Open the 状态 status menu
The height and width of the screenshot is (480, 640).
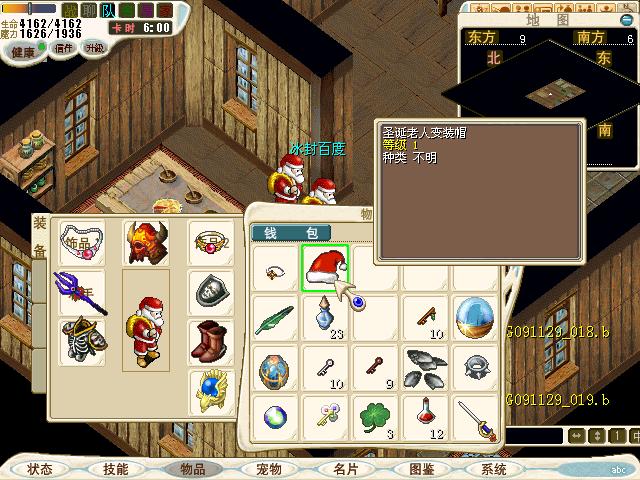point(40,468)
